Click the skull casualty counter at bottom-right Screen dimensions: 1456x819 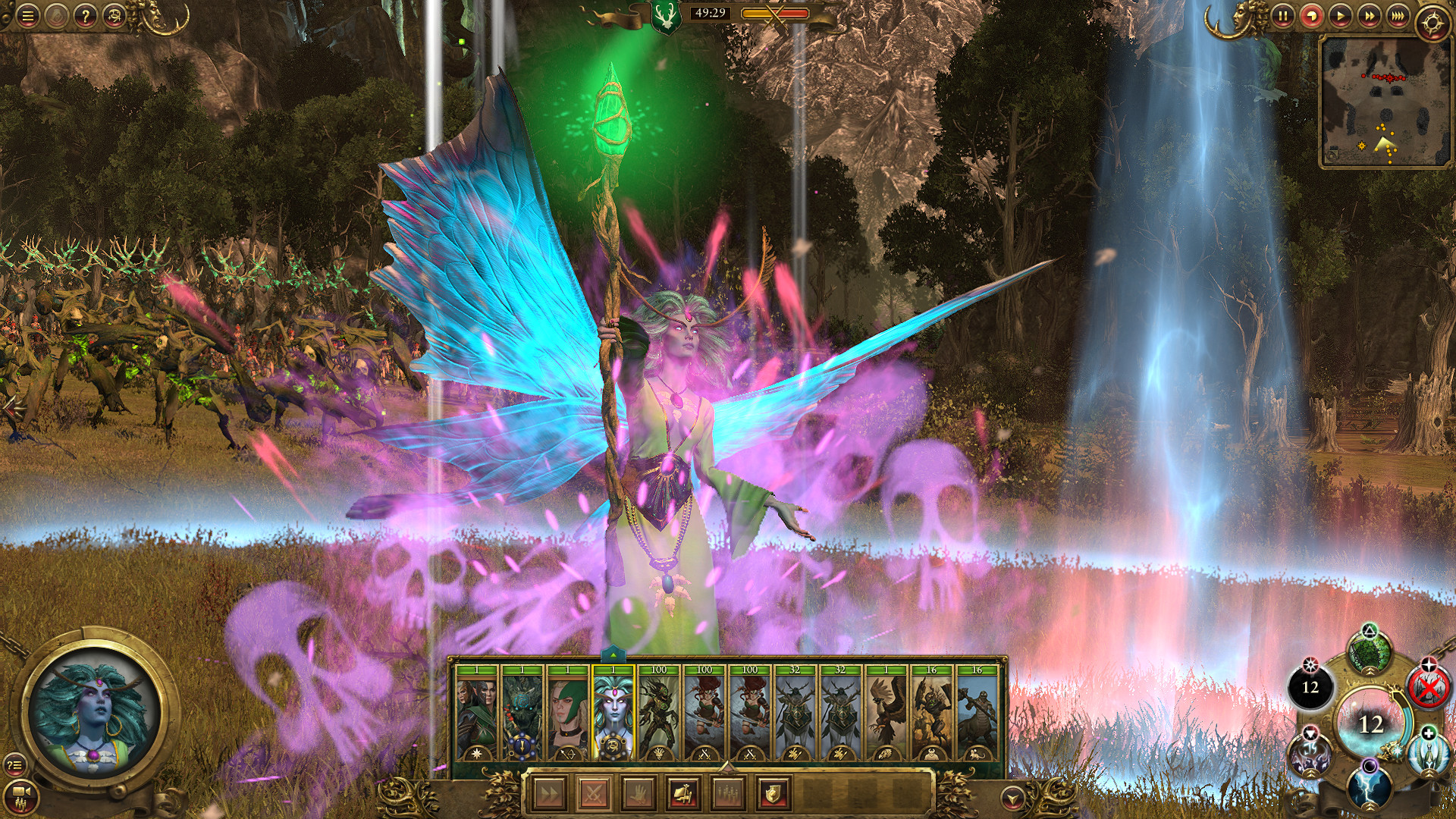pos(1310,686)
